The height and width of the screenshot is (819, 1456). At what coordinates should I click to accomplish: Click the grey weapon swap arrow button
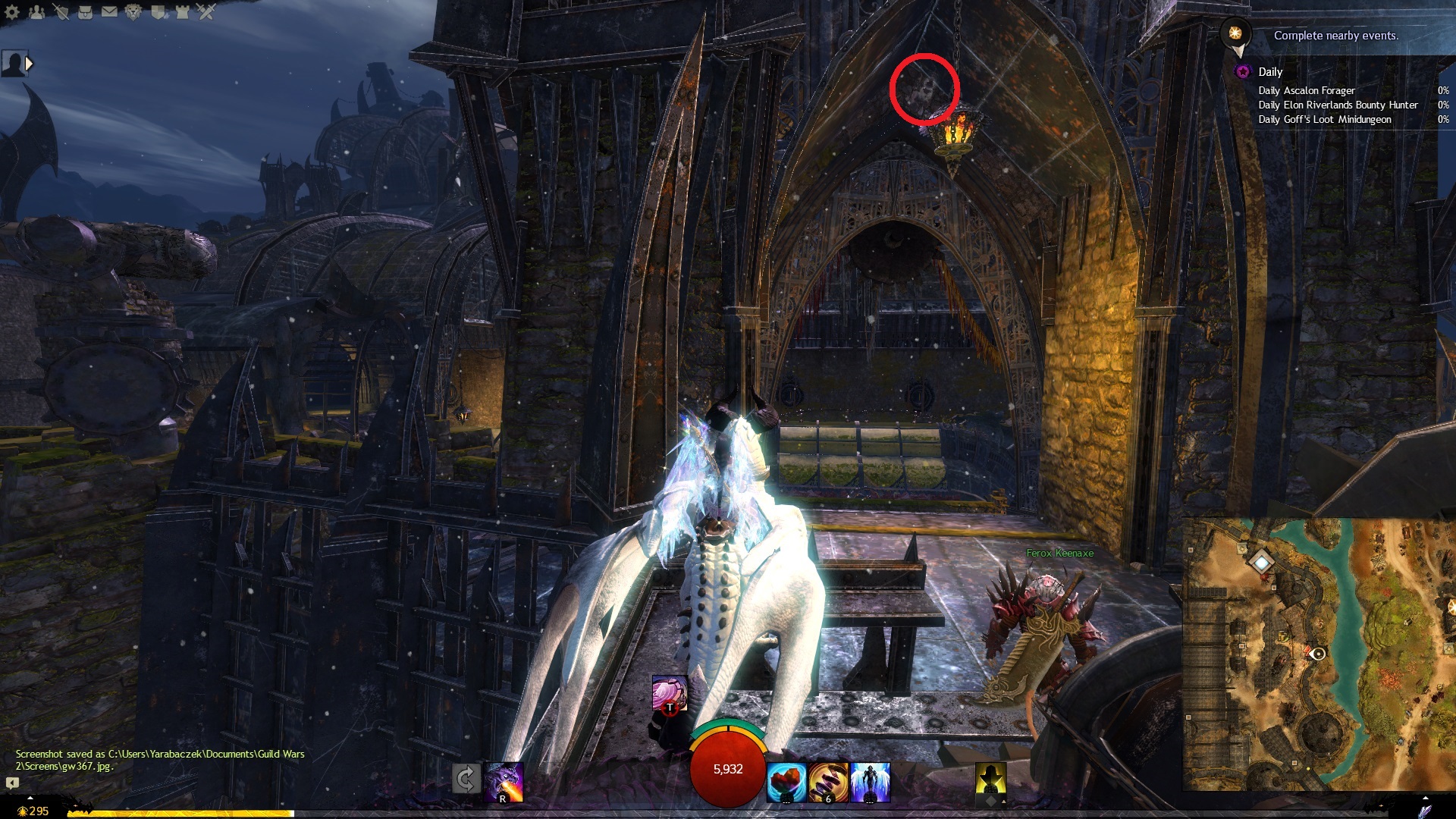coord(466,779)
